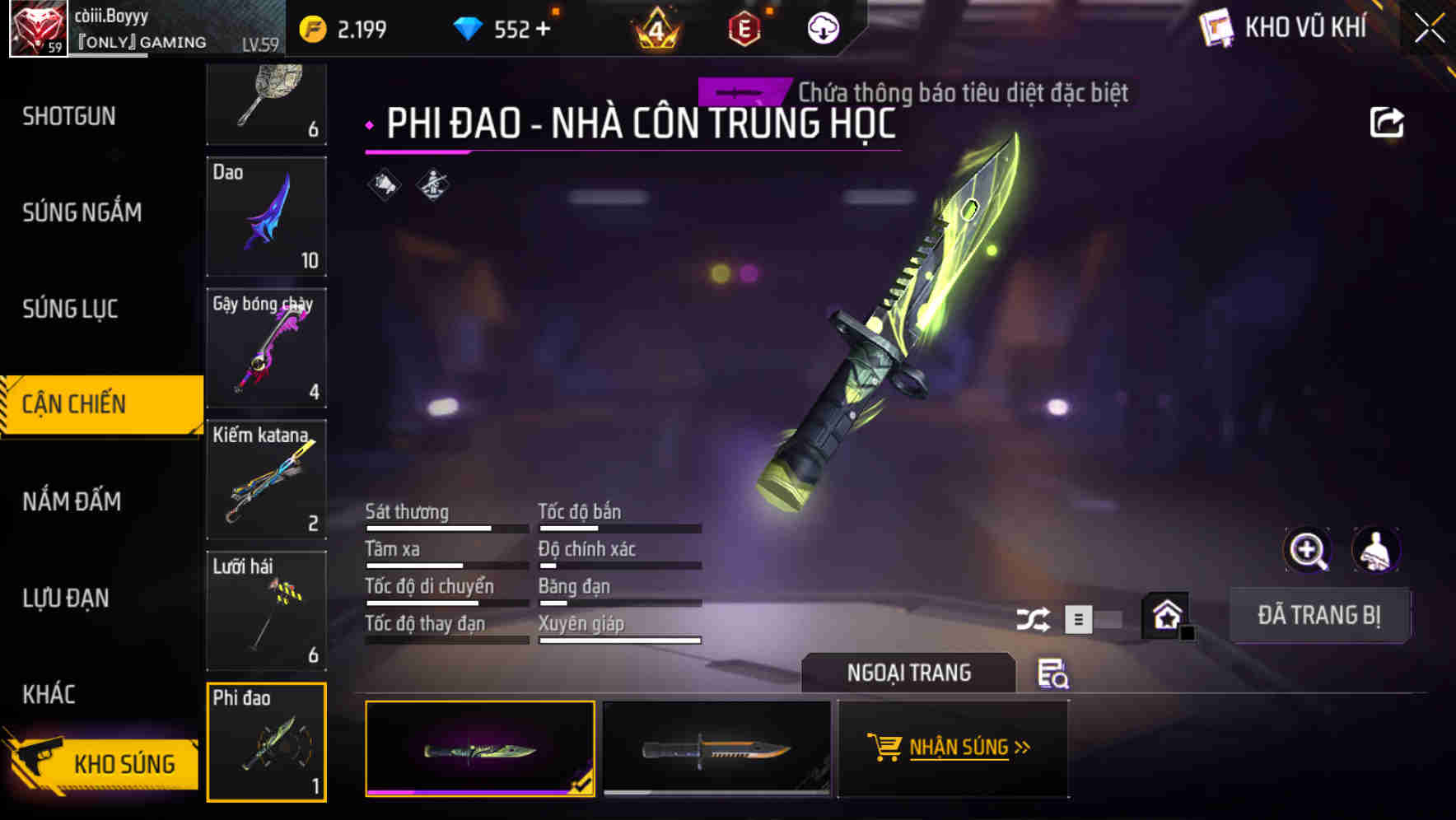The width and height of the screenshot is (1456, 820).
Task: Open the NẮM ĐẤM category
Action: (71, 501)
